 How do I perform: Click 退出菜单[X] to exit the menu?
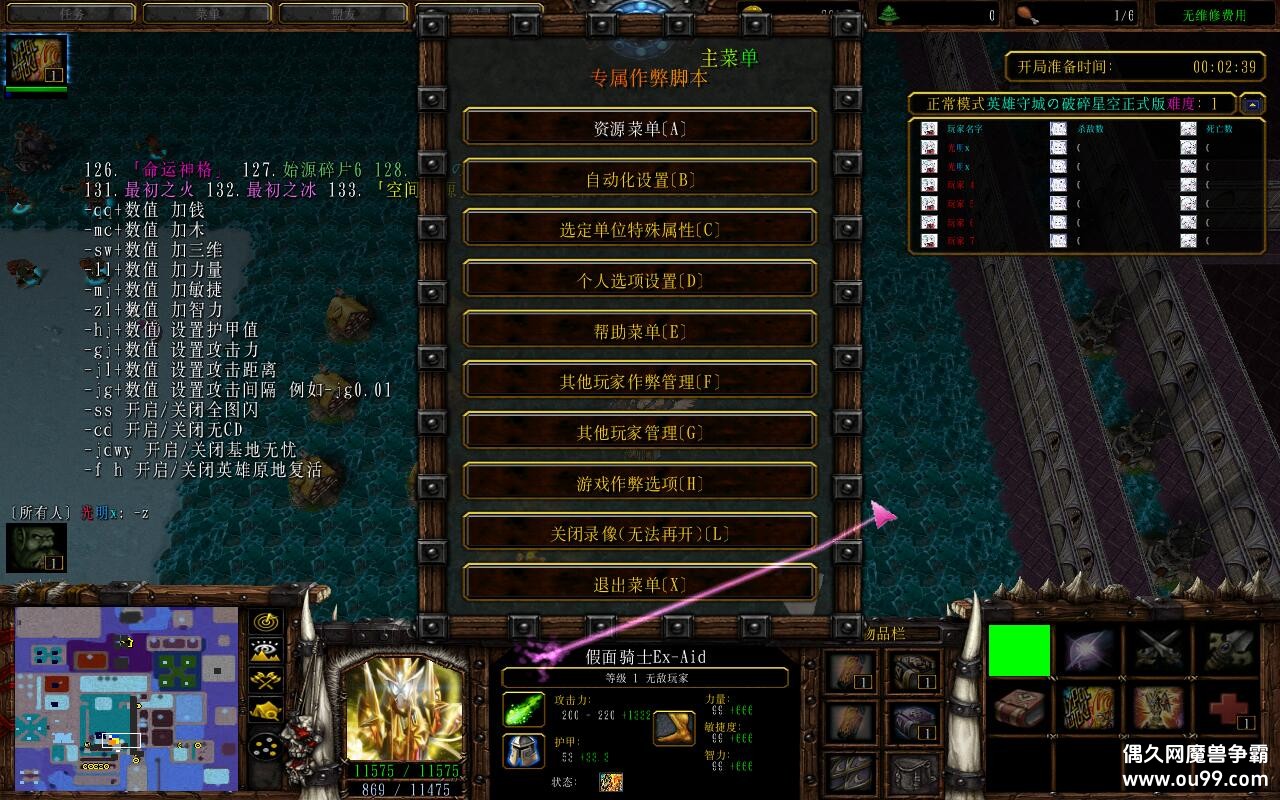638,583
